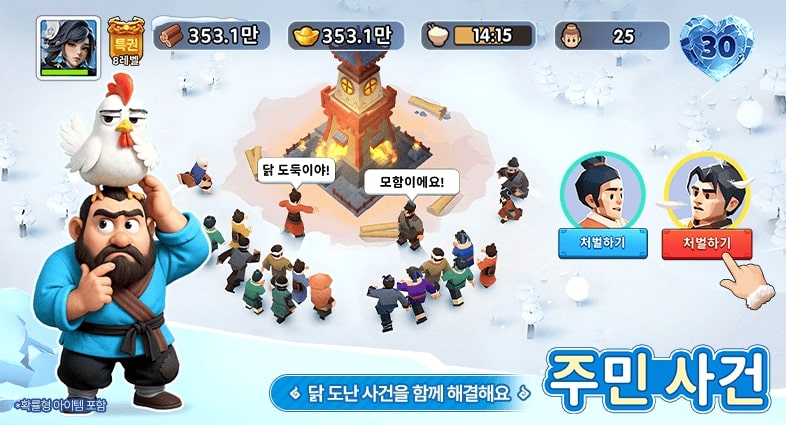Tap the wood resource counter
The width and height of the screenshot is (786, 425).
tap(209, 37)
